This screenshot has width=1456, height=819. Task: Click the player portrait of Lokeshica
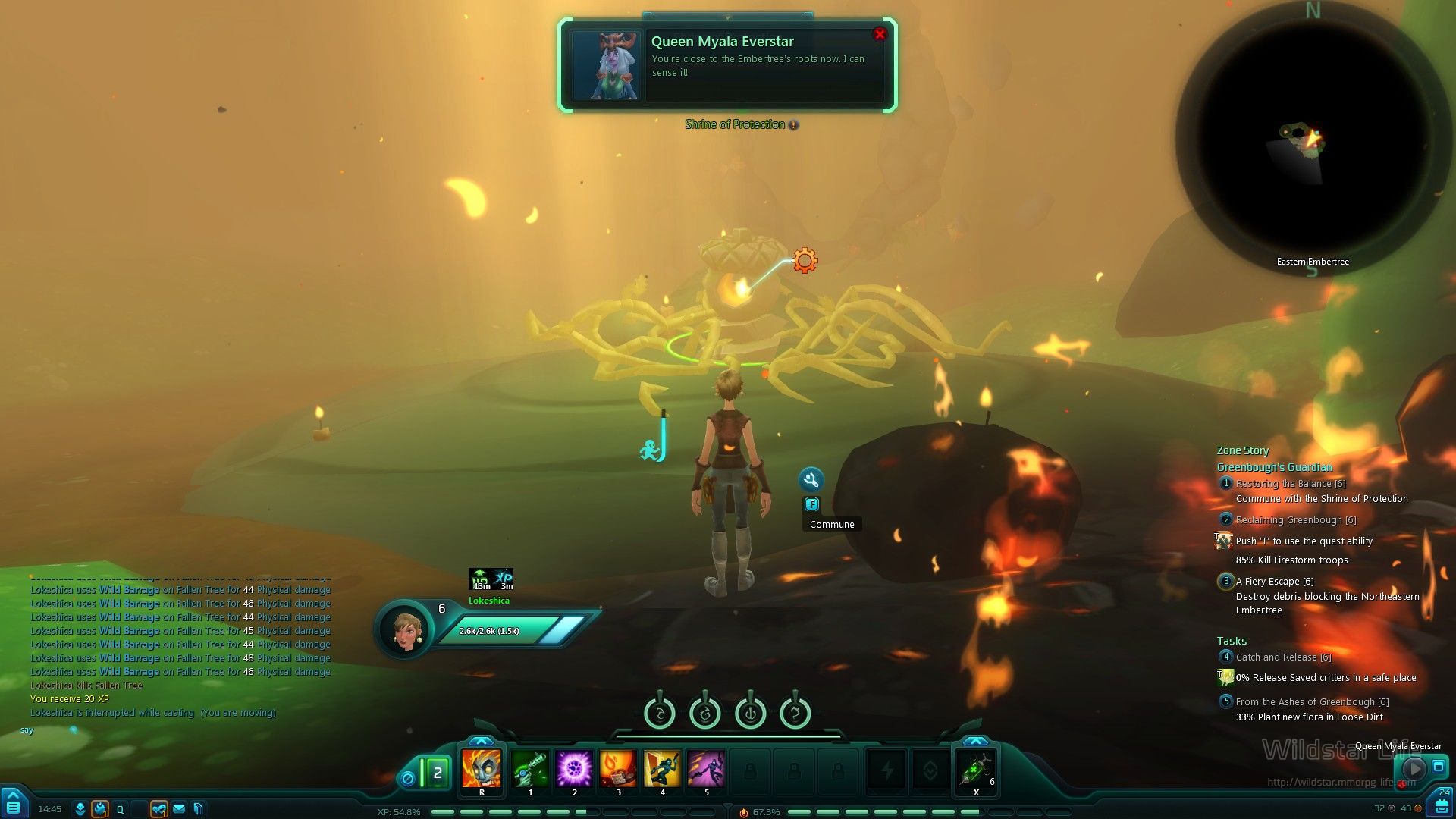click(x=405, y=629)
